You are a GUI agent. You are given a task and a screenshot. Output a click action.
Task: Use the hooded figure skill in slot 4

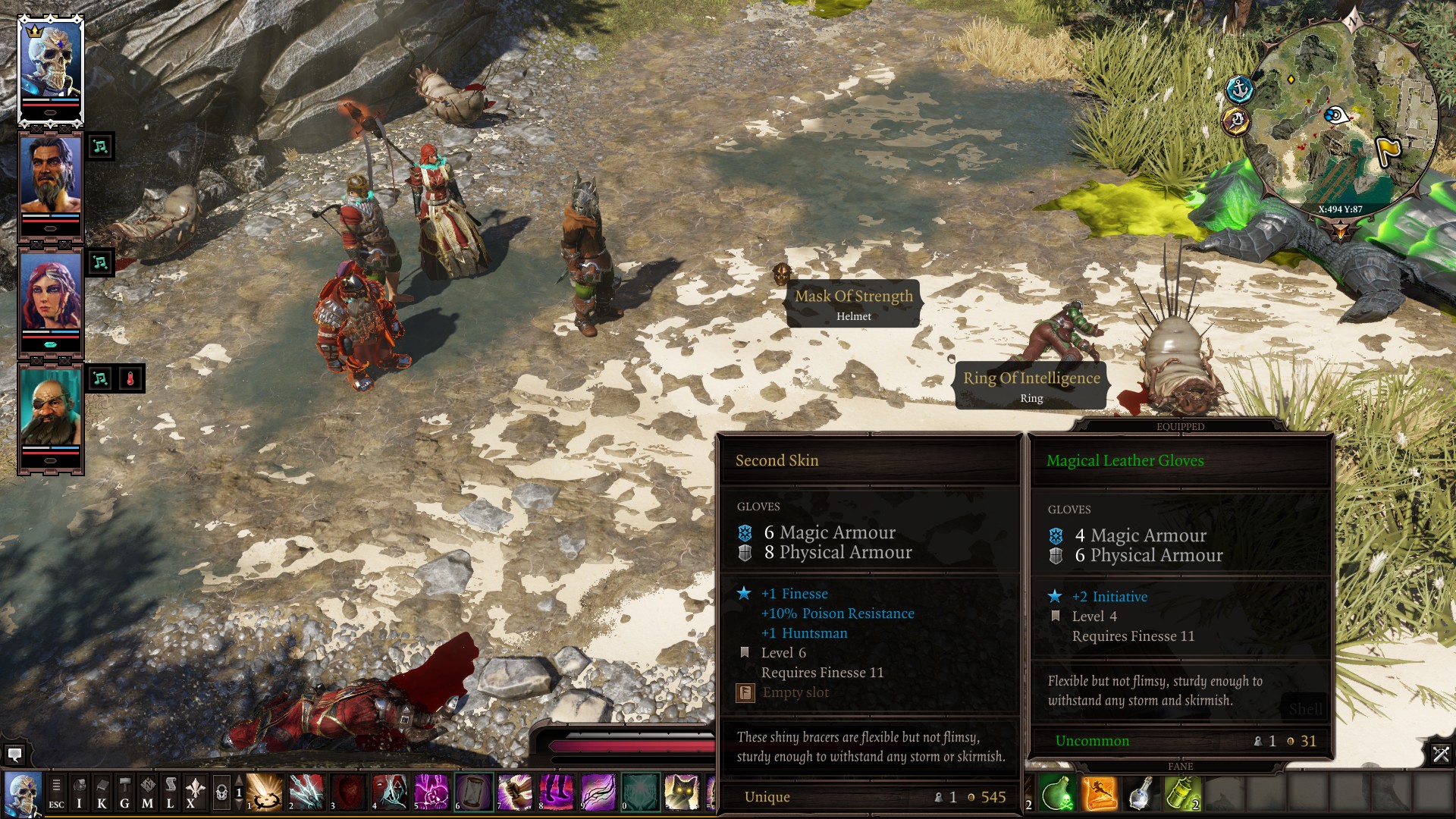click(x=390, y=792)
